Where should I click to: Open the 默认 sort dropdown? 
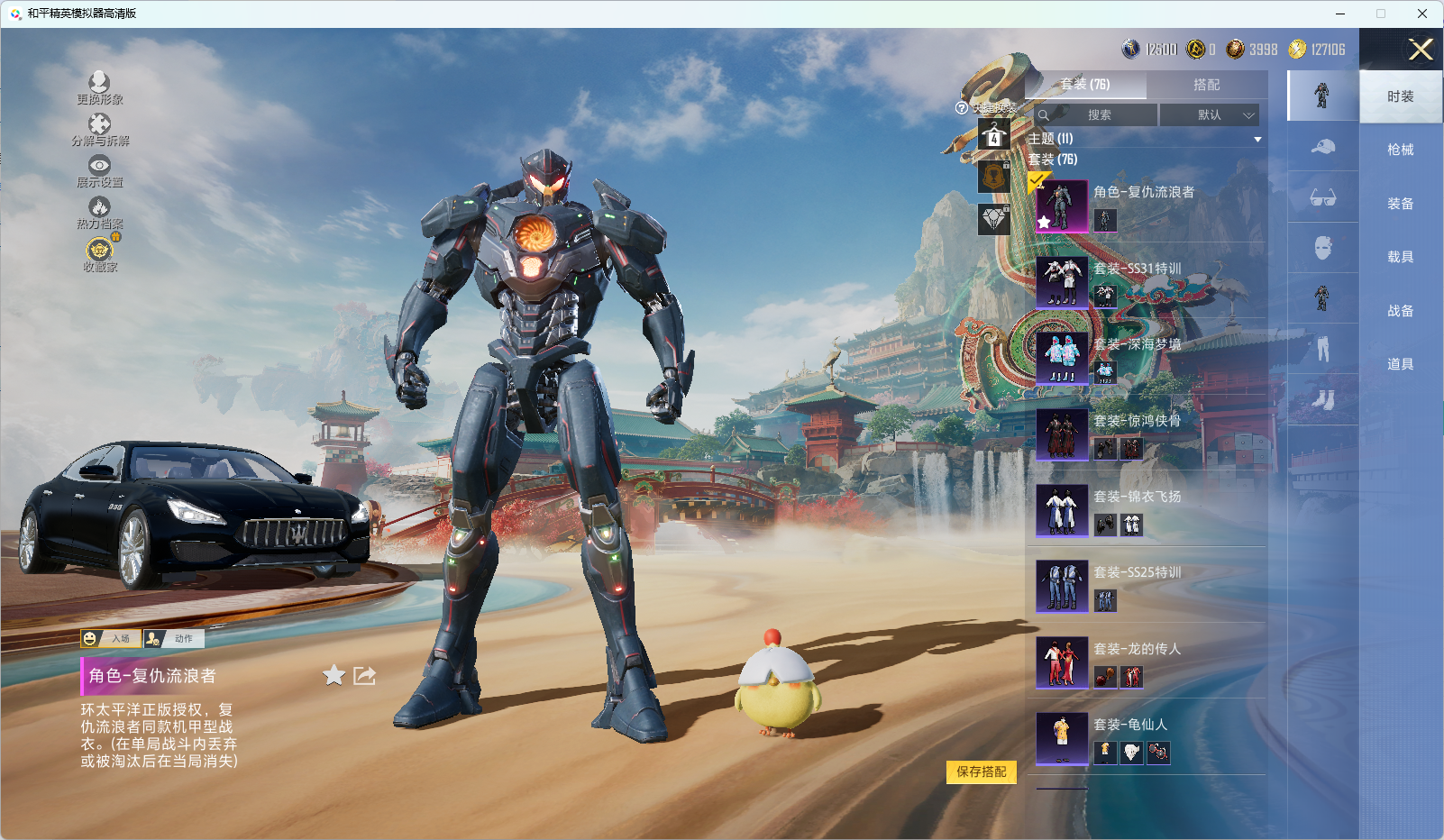1209,115
